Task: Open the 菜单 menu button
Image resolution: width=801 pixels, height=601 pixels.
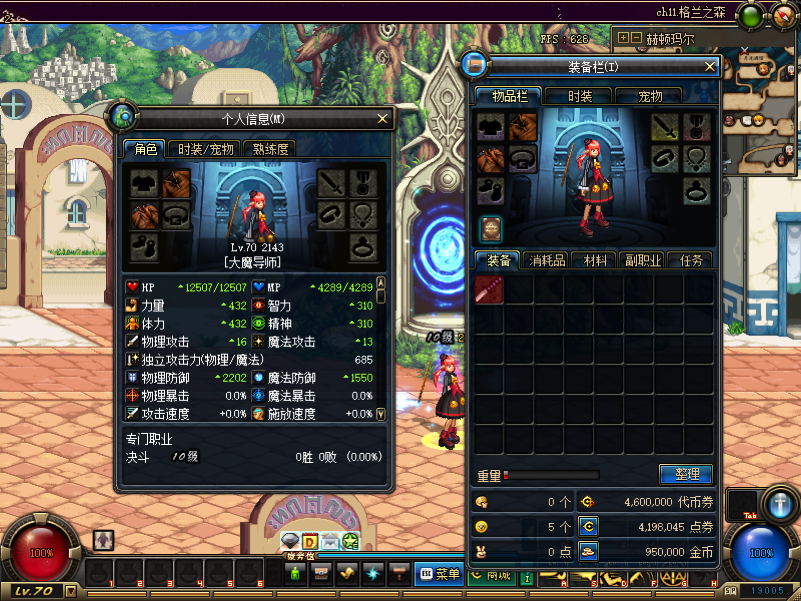Action: click(438, 574)
